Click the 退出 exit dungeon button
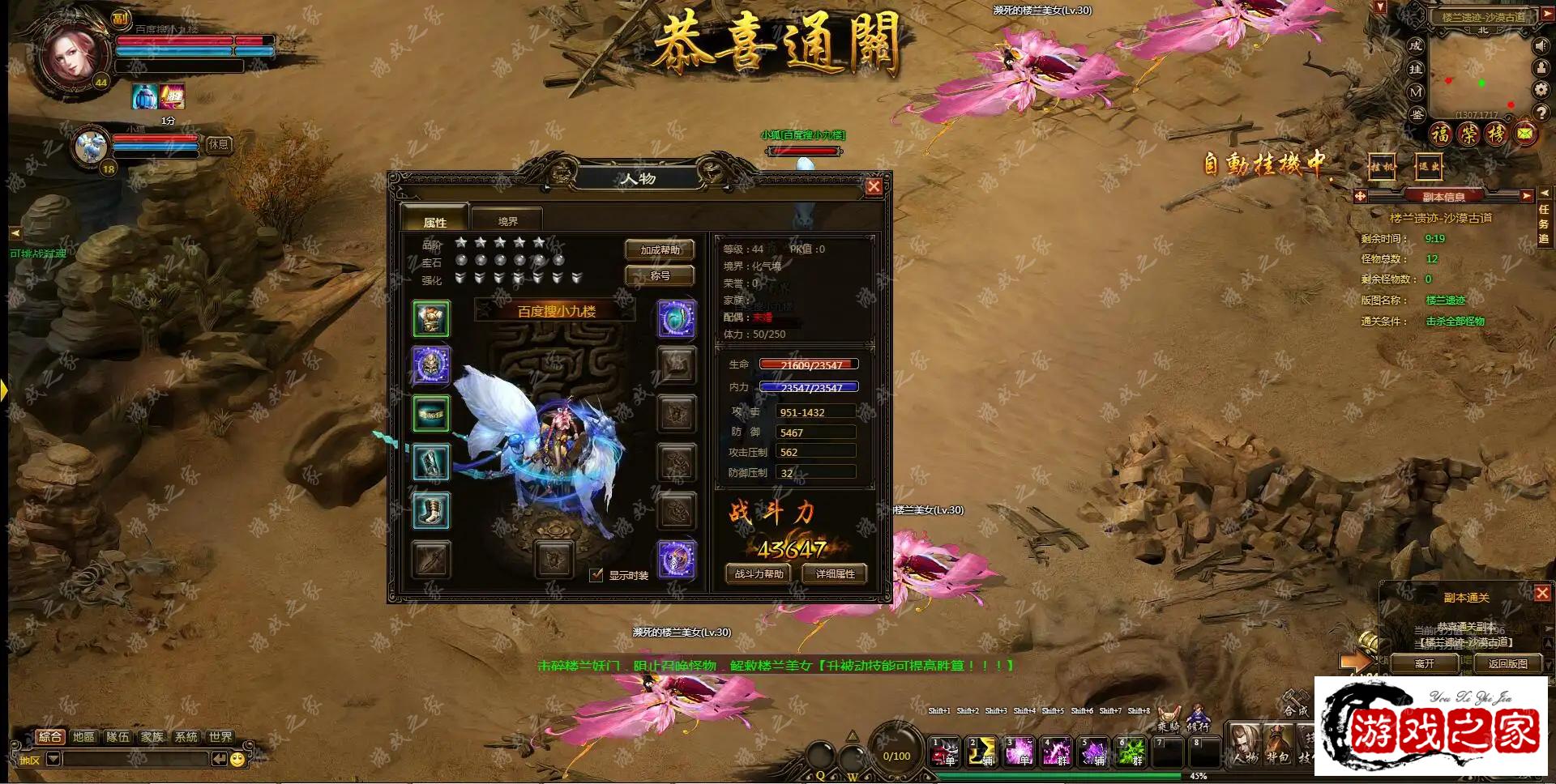 (x=1428, y=167)
